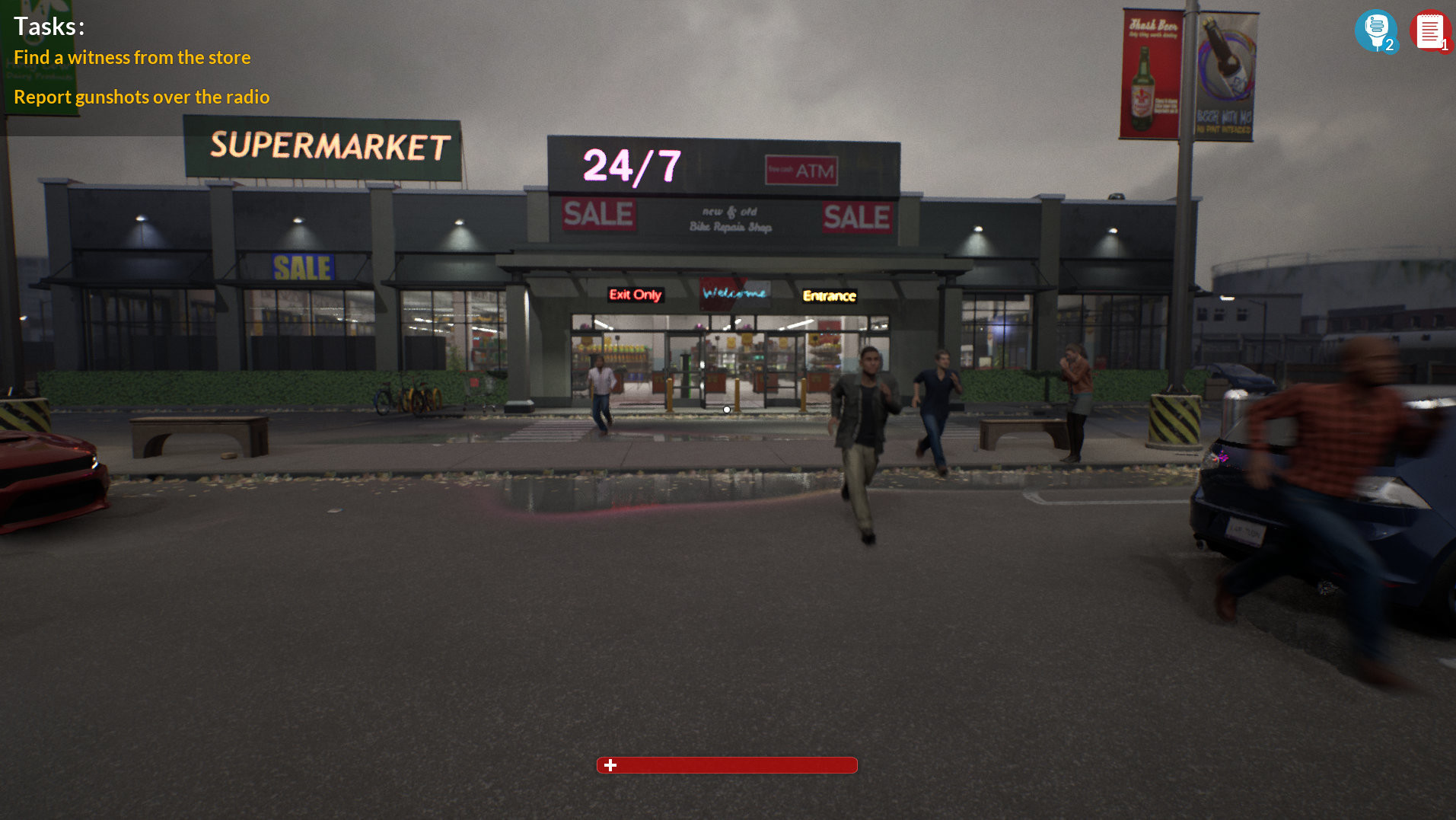Click the crosshair dot at screen center

(727, 409)
